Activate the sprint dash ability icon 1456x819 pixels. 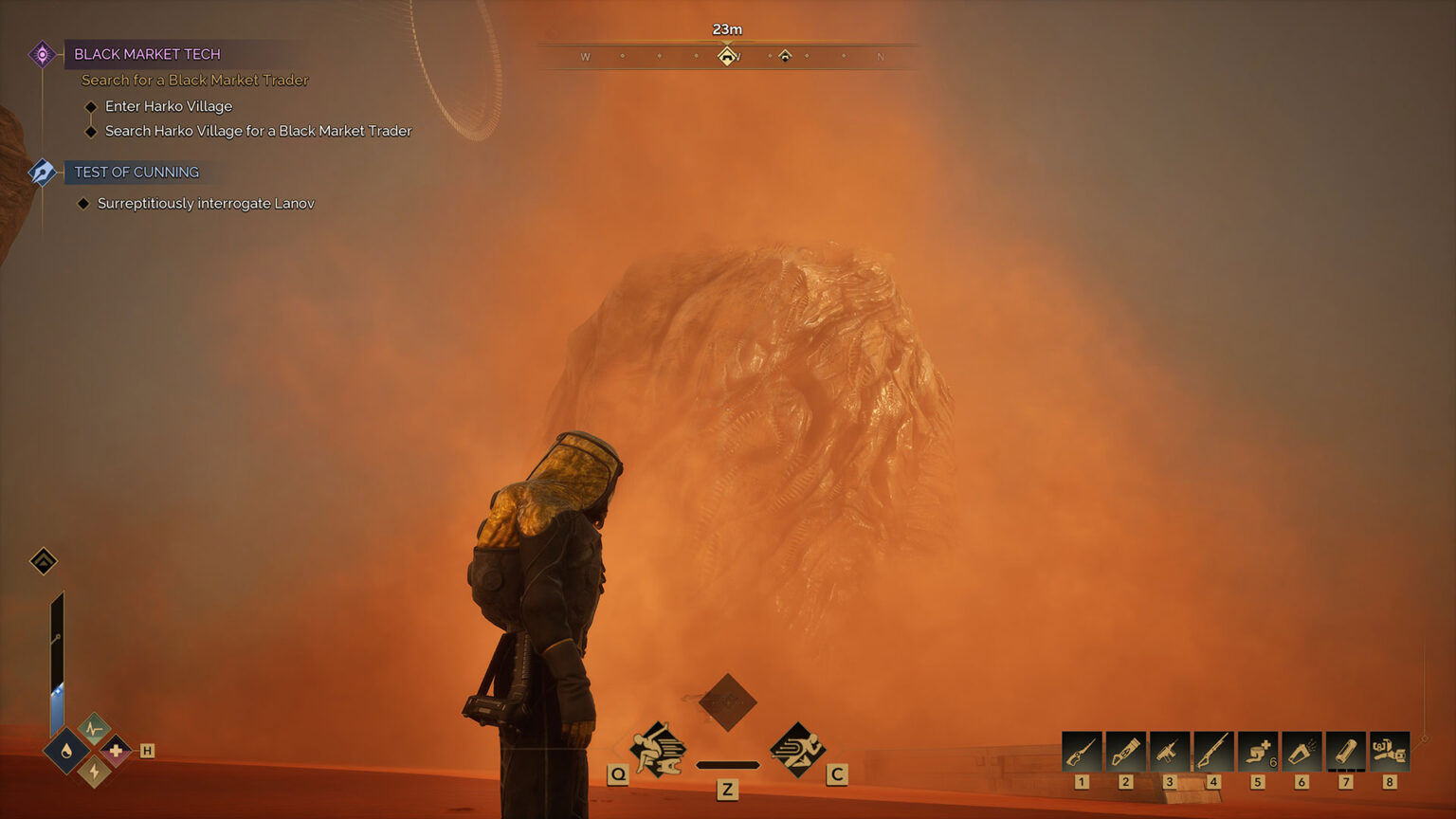[x=797, y=749]
